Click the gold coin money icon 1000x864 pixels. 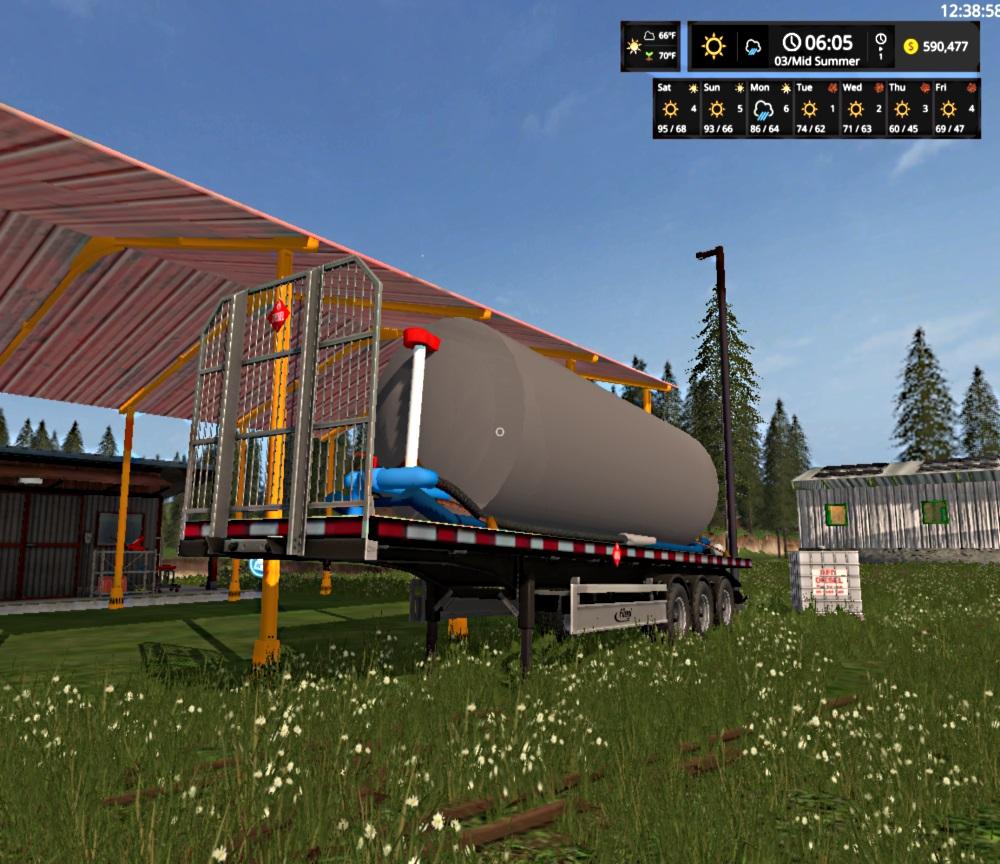[x=910, y=46]
